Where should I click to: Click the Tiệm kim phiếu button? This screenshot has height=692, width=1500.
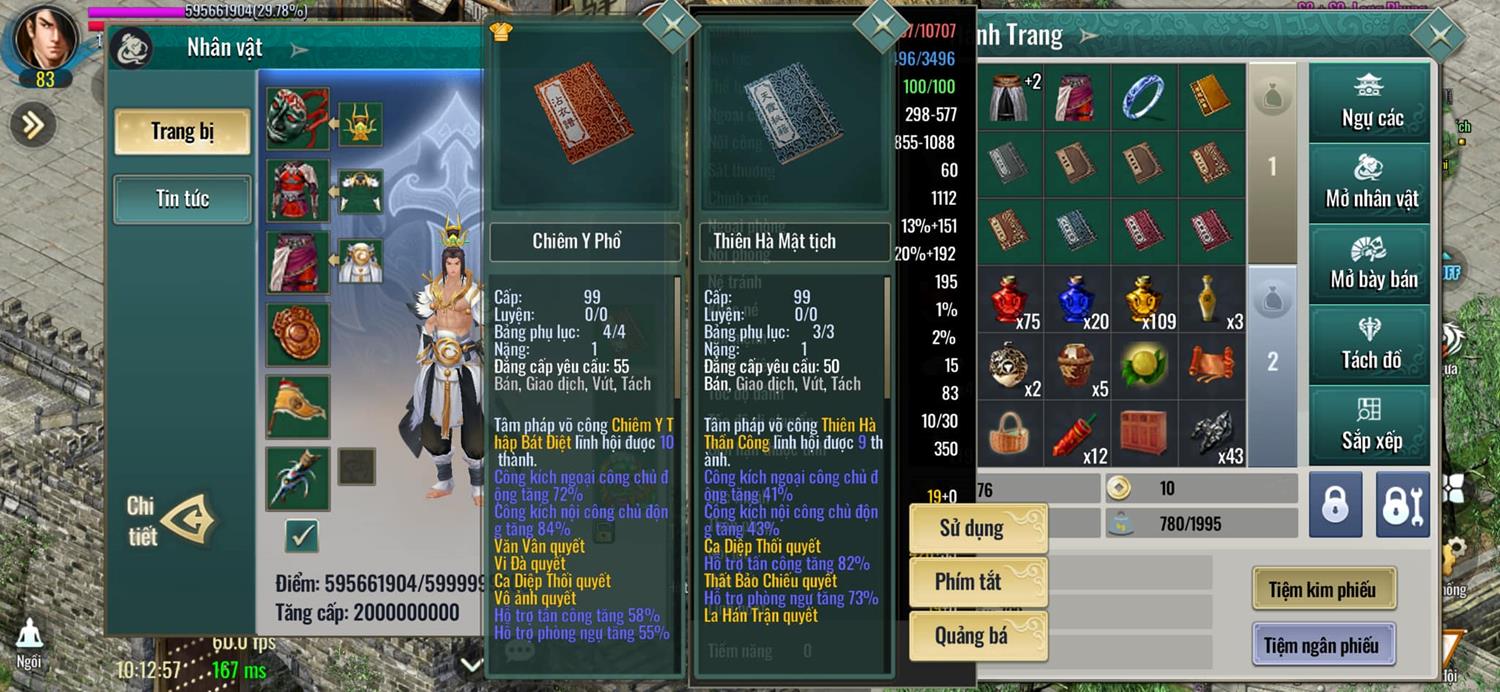[x=1323, y=589]
